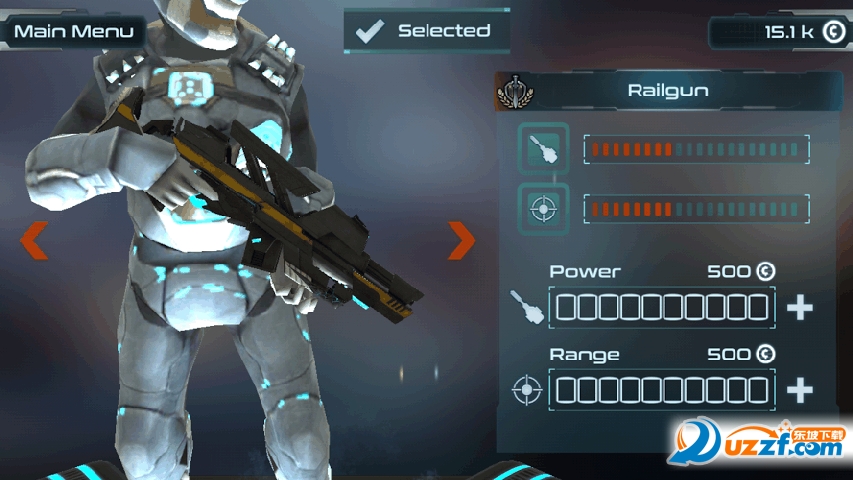This screenshot has height=480, width=853.
Task: Click the Selected weapon button
Action: pyautogui.click(x=426, y=31)
